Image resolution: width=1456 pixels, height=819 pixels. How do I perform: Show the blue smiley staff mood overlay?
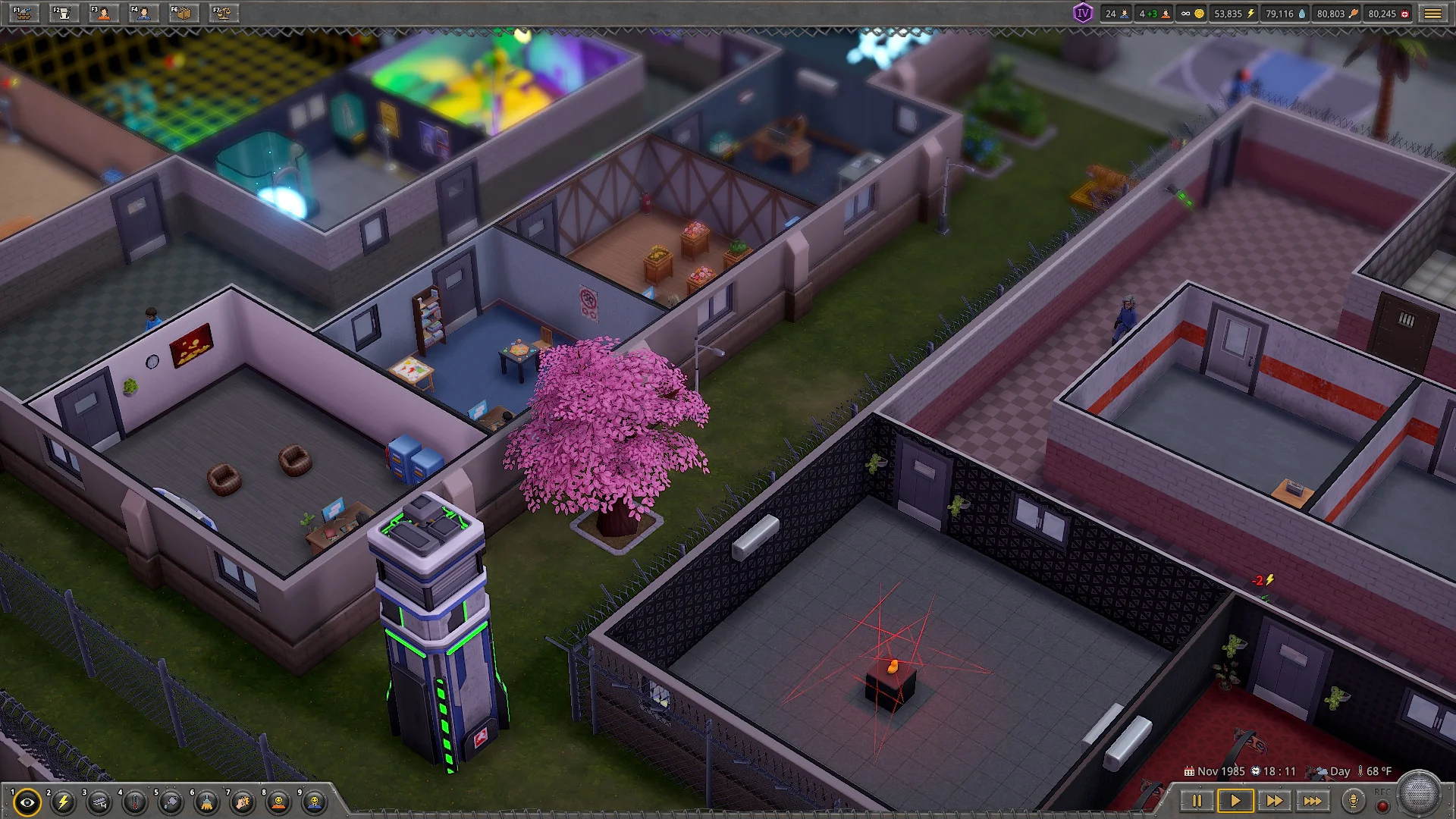[x=315, y=802]
